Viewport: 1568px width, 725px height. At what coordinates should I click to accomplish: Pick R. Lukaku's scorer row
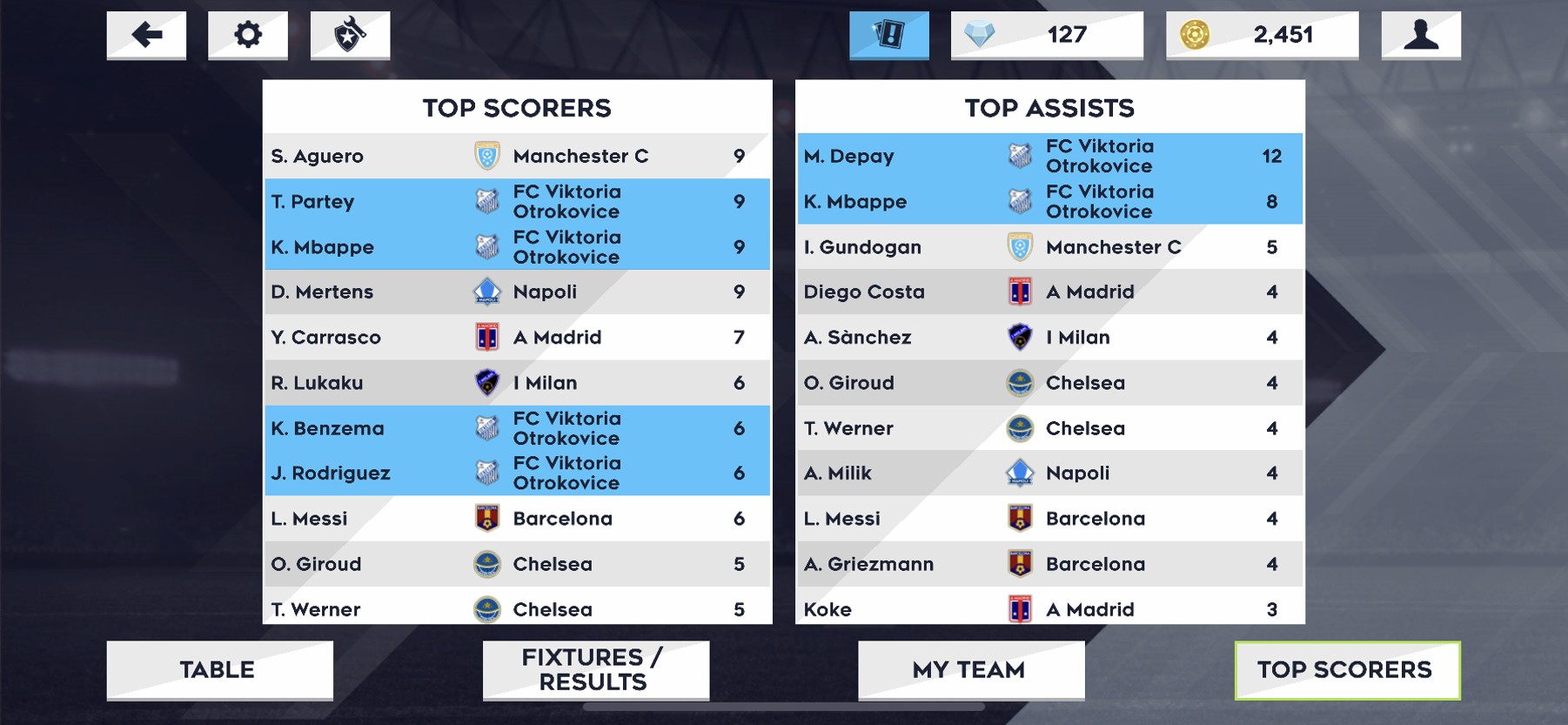coord(517,383)
